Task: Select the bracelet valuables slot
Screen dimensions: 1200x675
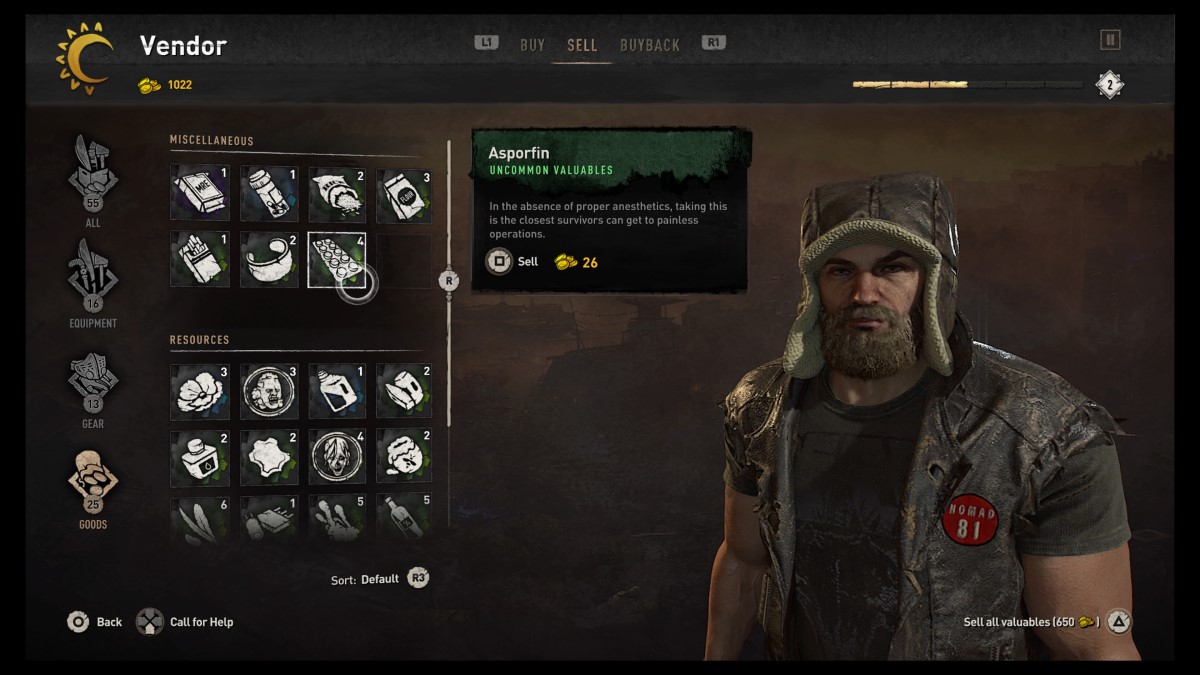Action: tap(269, 260)
